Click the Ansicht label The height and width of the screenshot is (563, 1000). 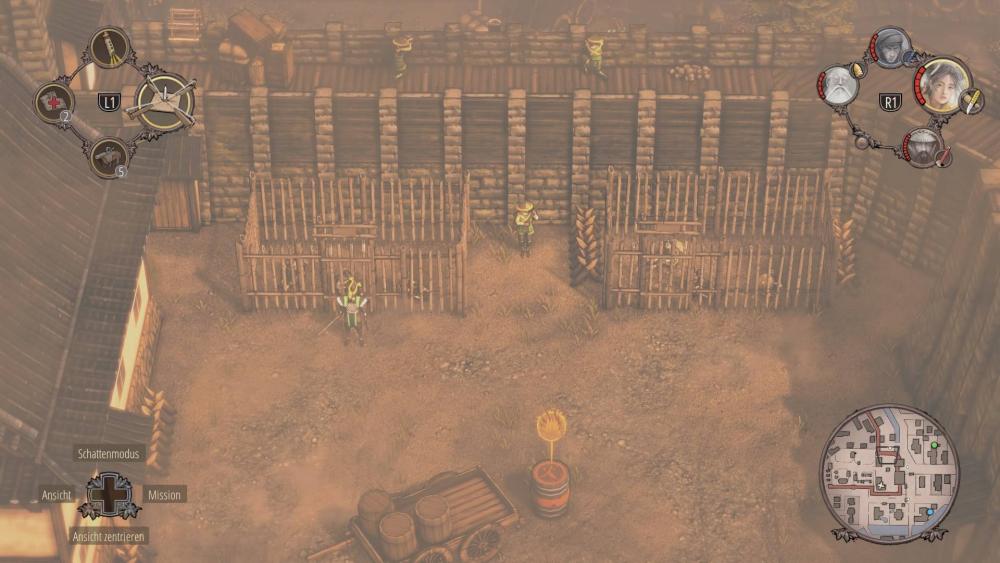click(x=56, y=494)
